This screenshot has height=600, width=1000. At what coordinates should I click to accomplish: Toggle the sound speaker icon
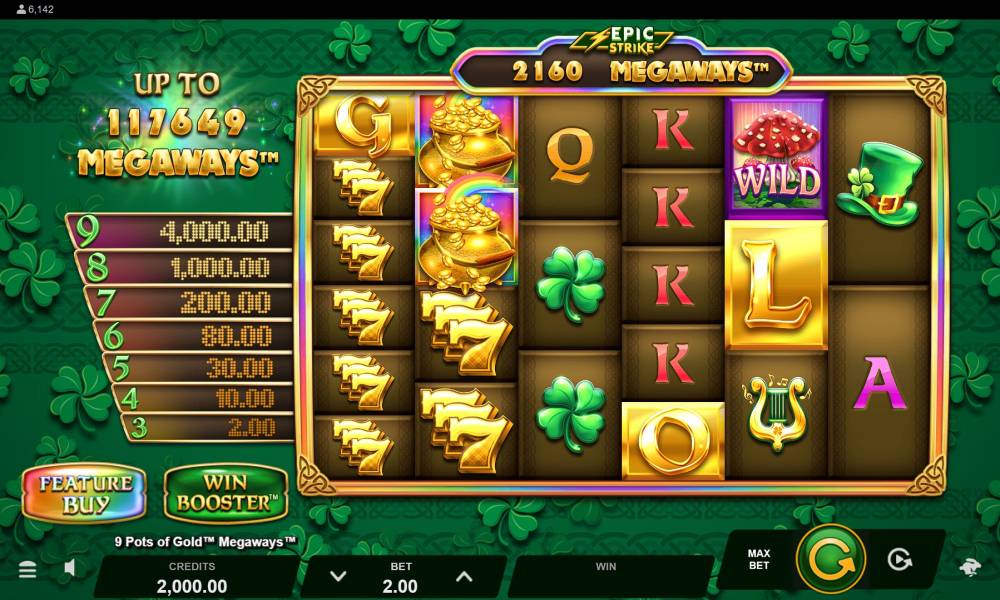[70, 569]
